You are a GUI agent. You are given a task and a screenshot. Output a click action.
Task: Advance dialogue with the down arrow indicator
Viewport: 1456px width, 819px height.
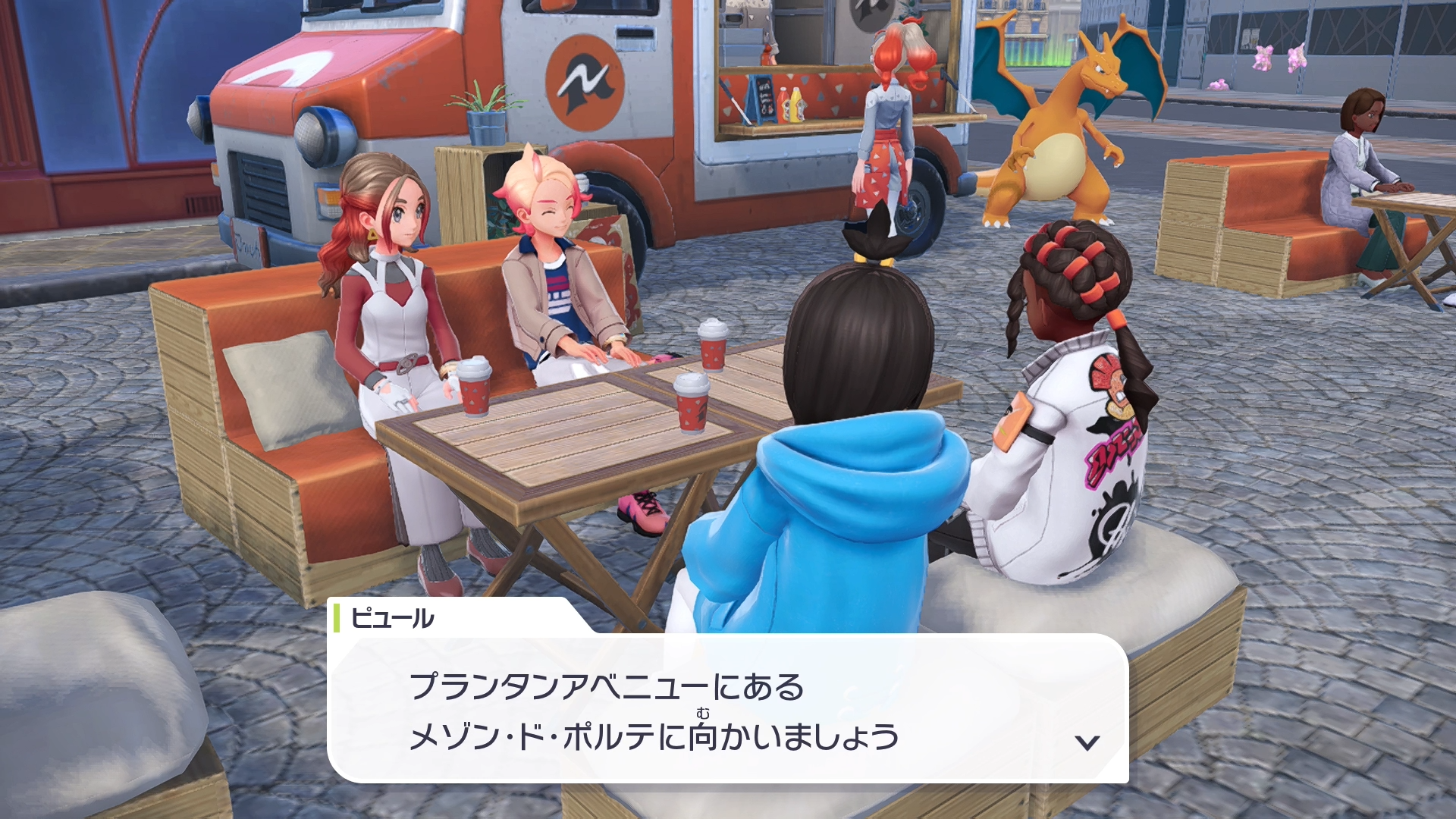click(x=1087, y=742)
